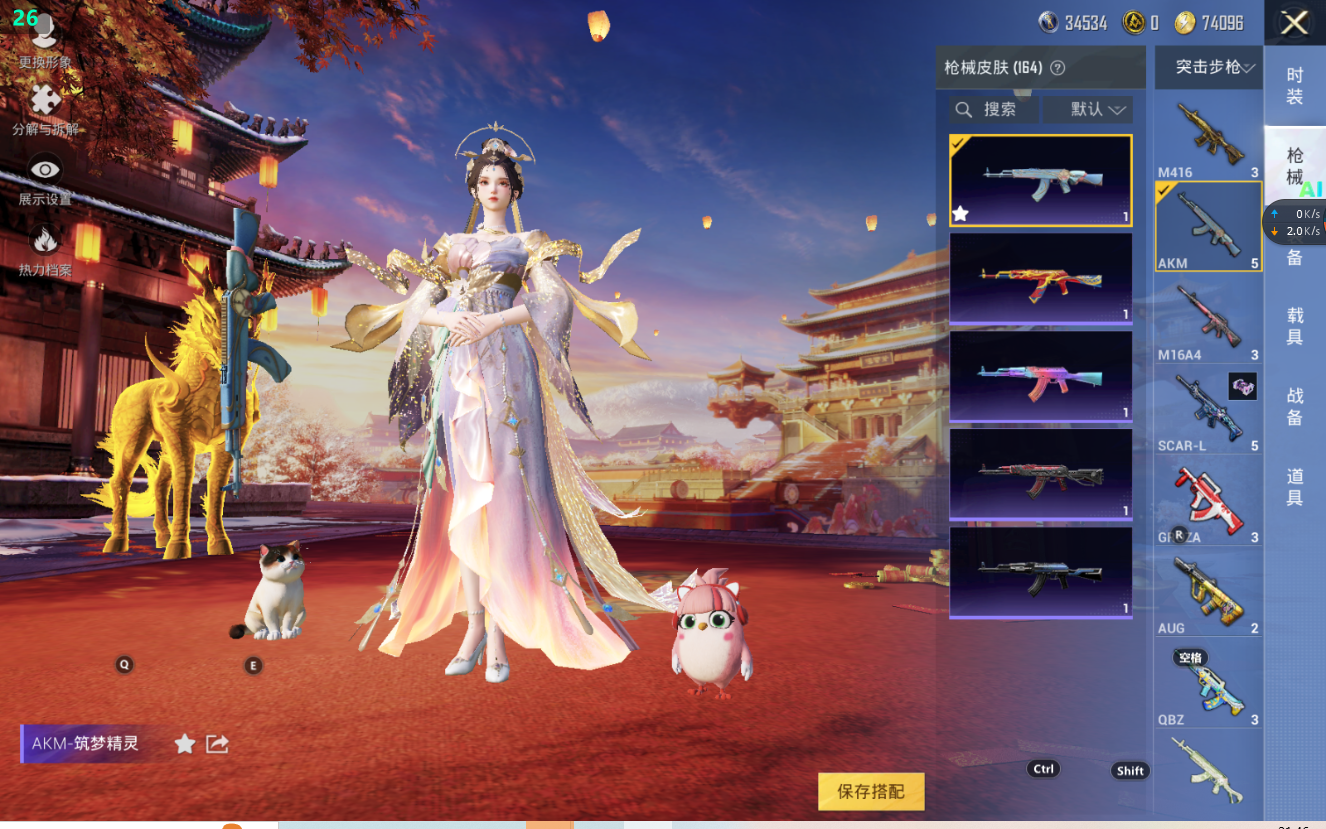Switch to the 载具 vehicles tab
Viewport: 1326px width, 829px height.
(1295, 326)
